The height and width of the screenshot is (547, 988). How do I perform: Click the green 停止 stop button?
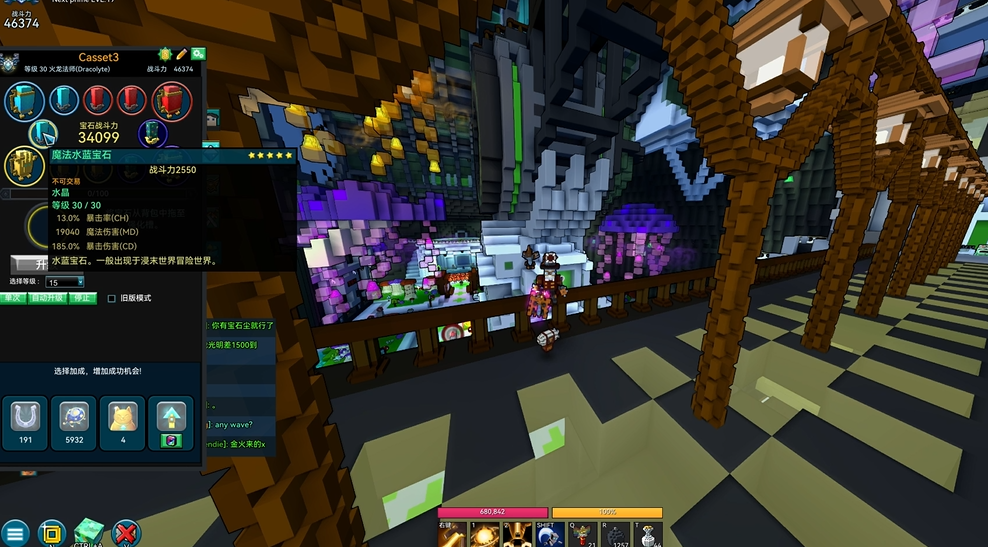[x=83, y=297]
